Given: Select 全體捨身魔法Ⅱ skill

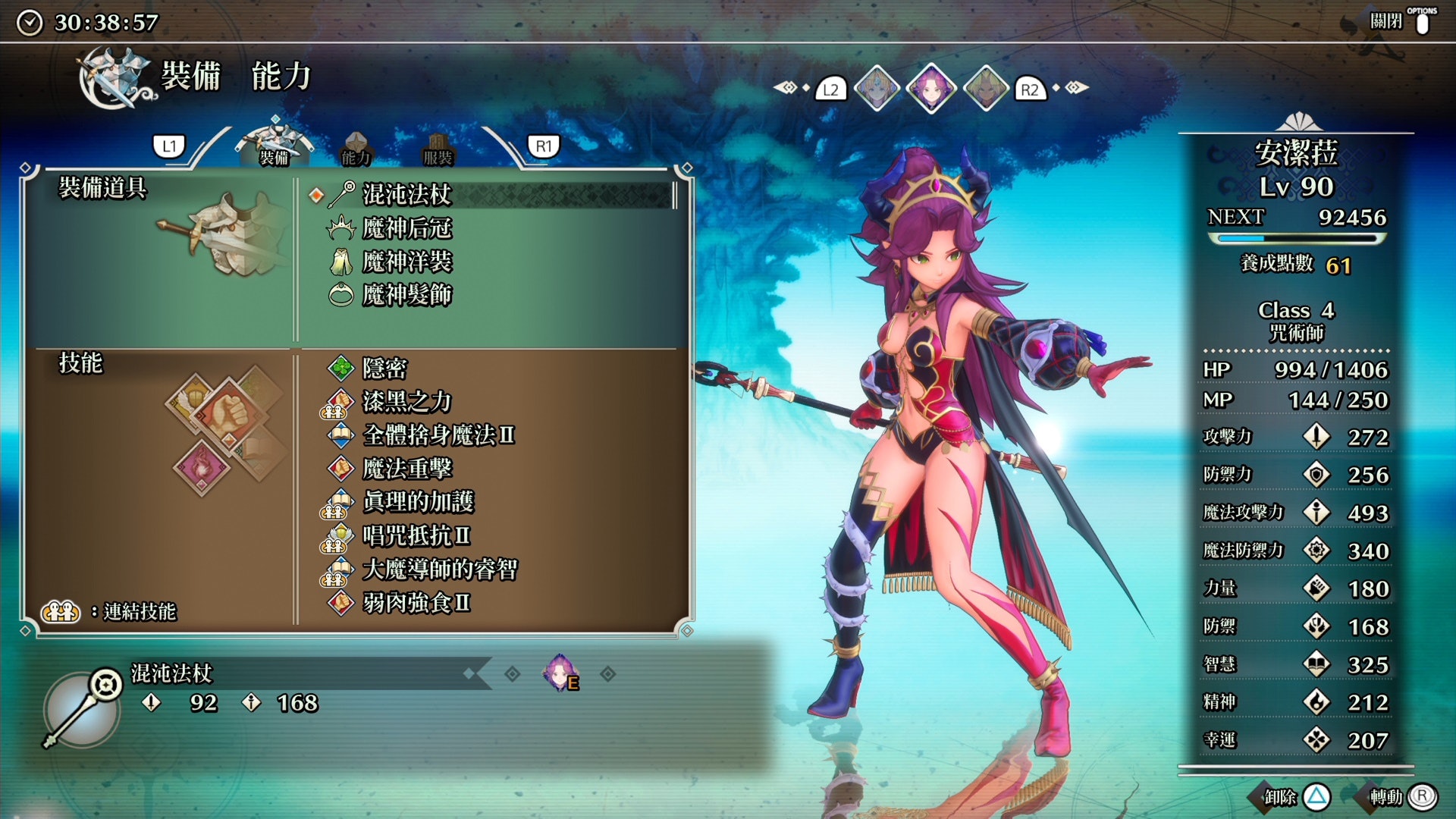Looking at the screenshot, I should pyautogui.click(x=438, y=435).
